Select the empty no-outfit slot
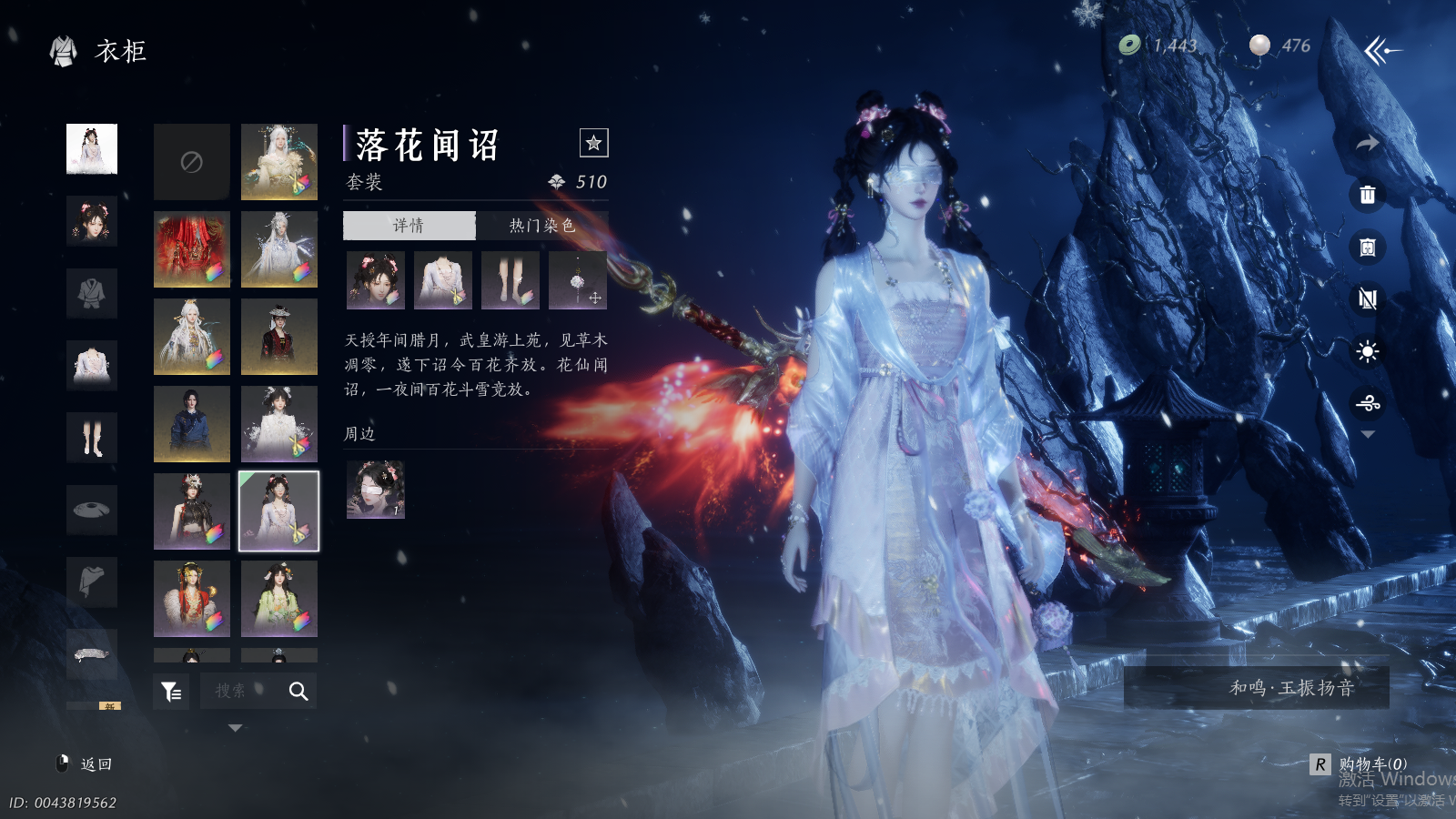Viewport: 1456px width, 819px height. coord(192,162)
